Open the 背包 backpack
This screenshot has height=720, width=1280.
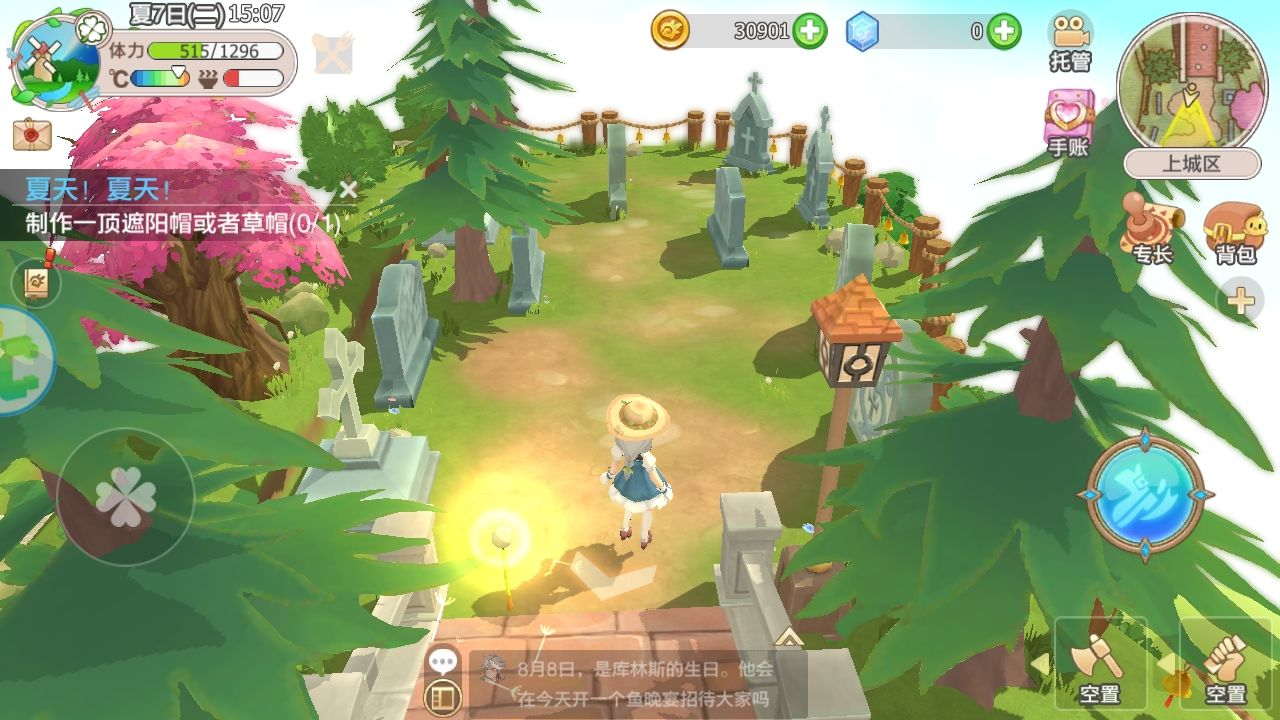(x=1235, y=232)
